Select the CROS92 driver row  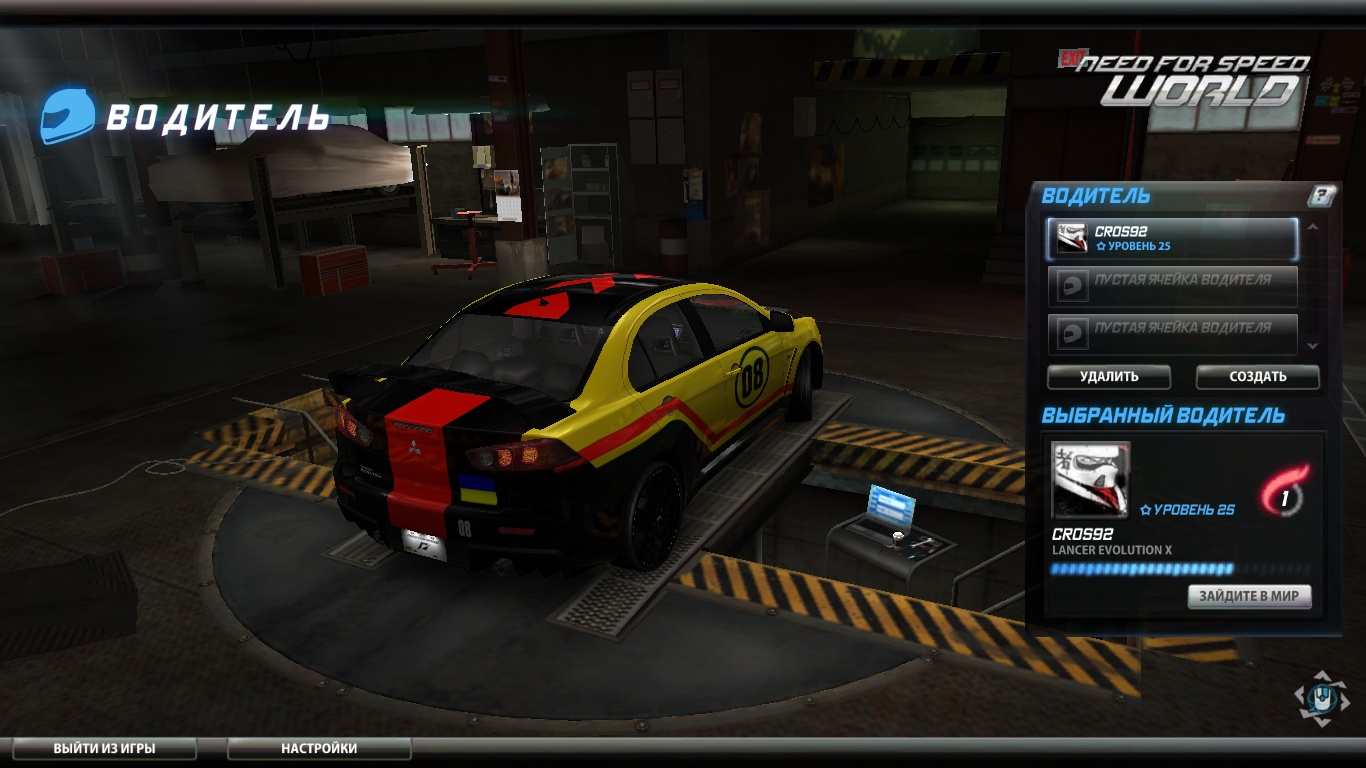(x=1172, y=239)
